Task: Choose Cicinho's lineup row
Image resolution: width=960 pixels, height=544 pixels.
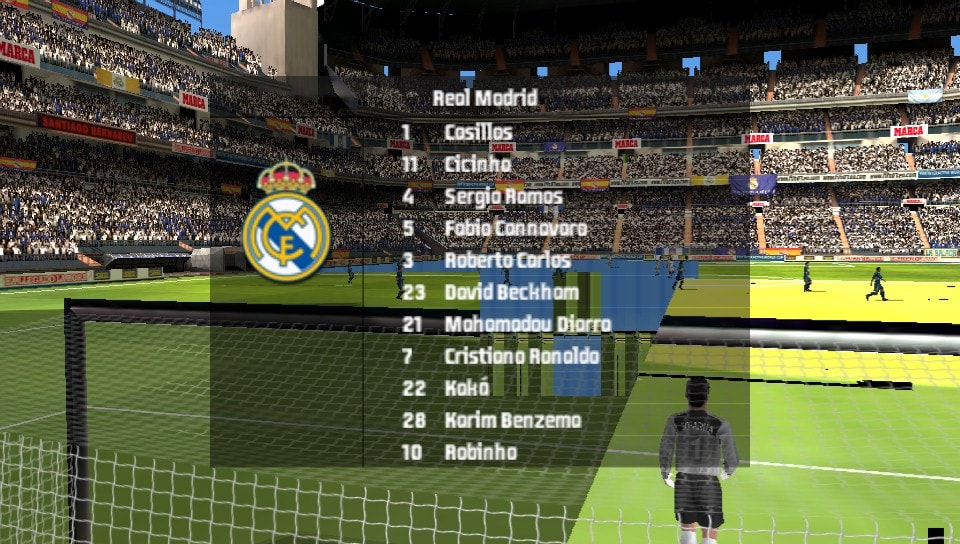Action: click(x=478, y=164)
